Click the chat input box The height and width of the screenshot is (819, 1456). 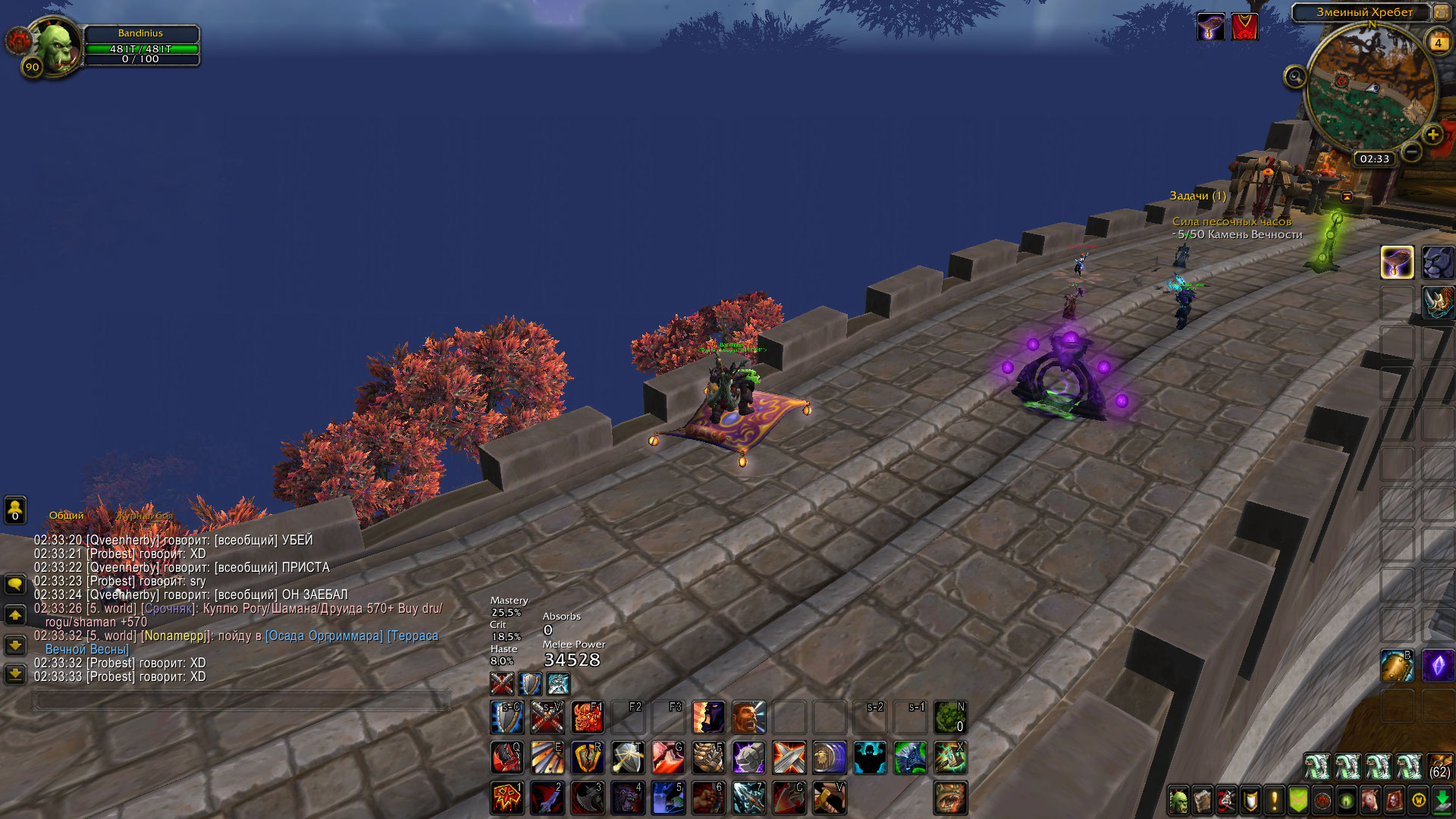[241, 701]
